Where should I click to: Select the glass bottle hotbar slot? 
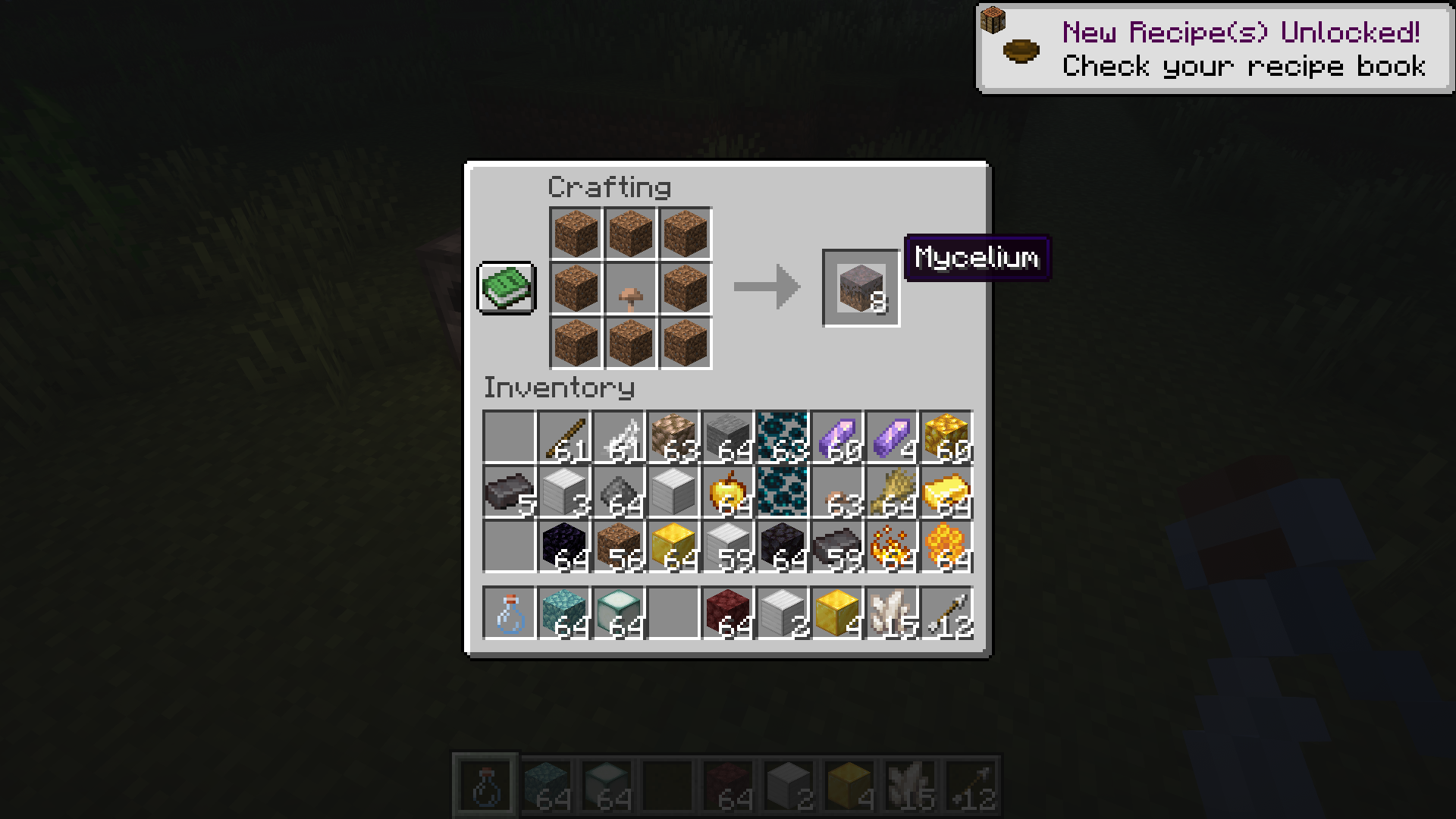pyautogui.click(x=509, y=613)
